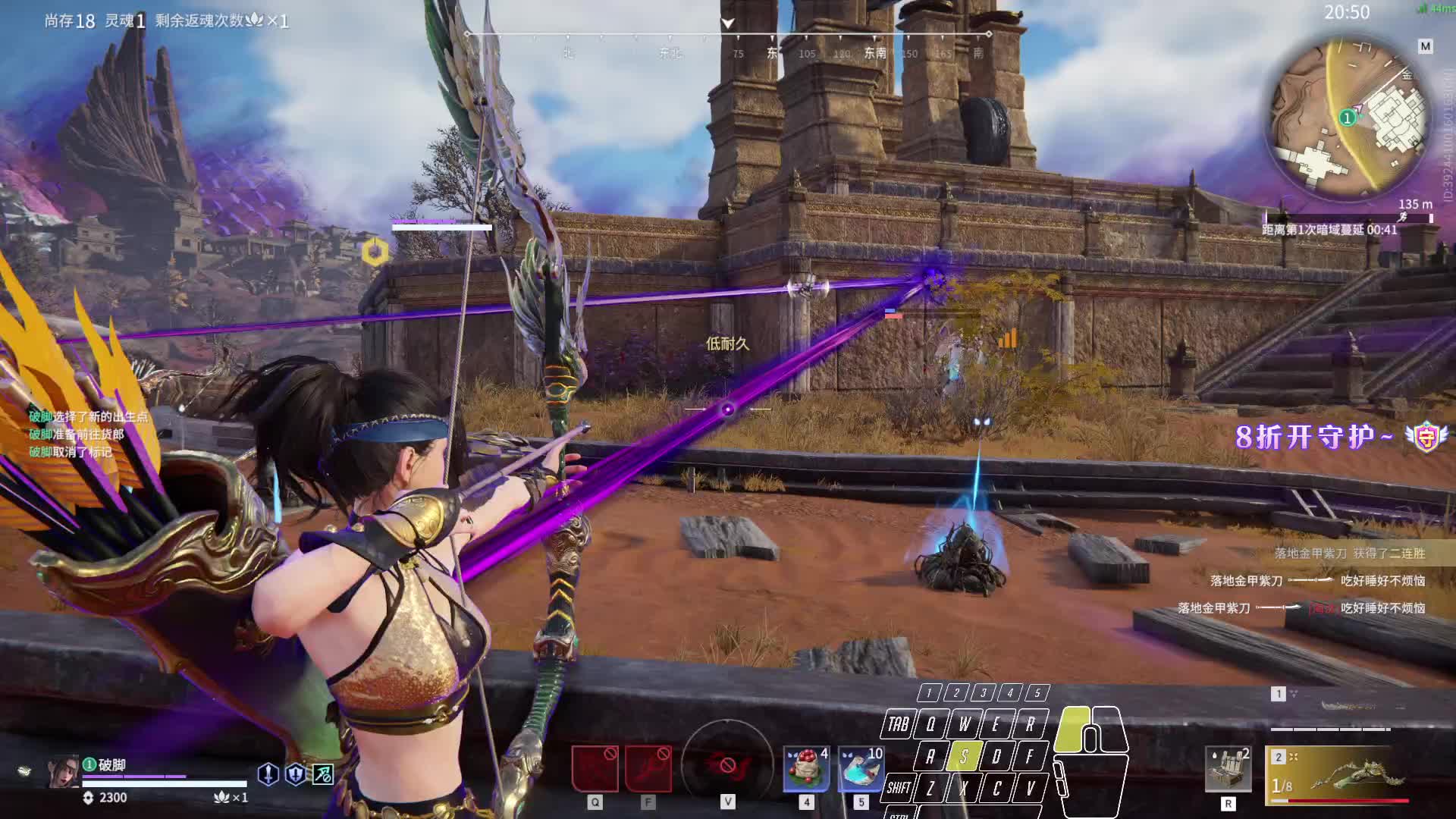Click the yellow hexagon map marker
The image size is (1456, 819).
375,252
